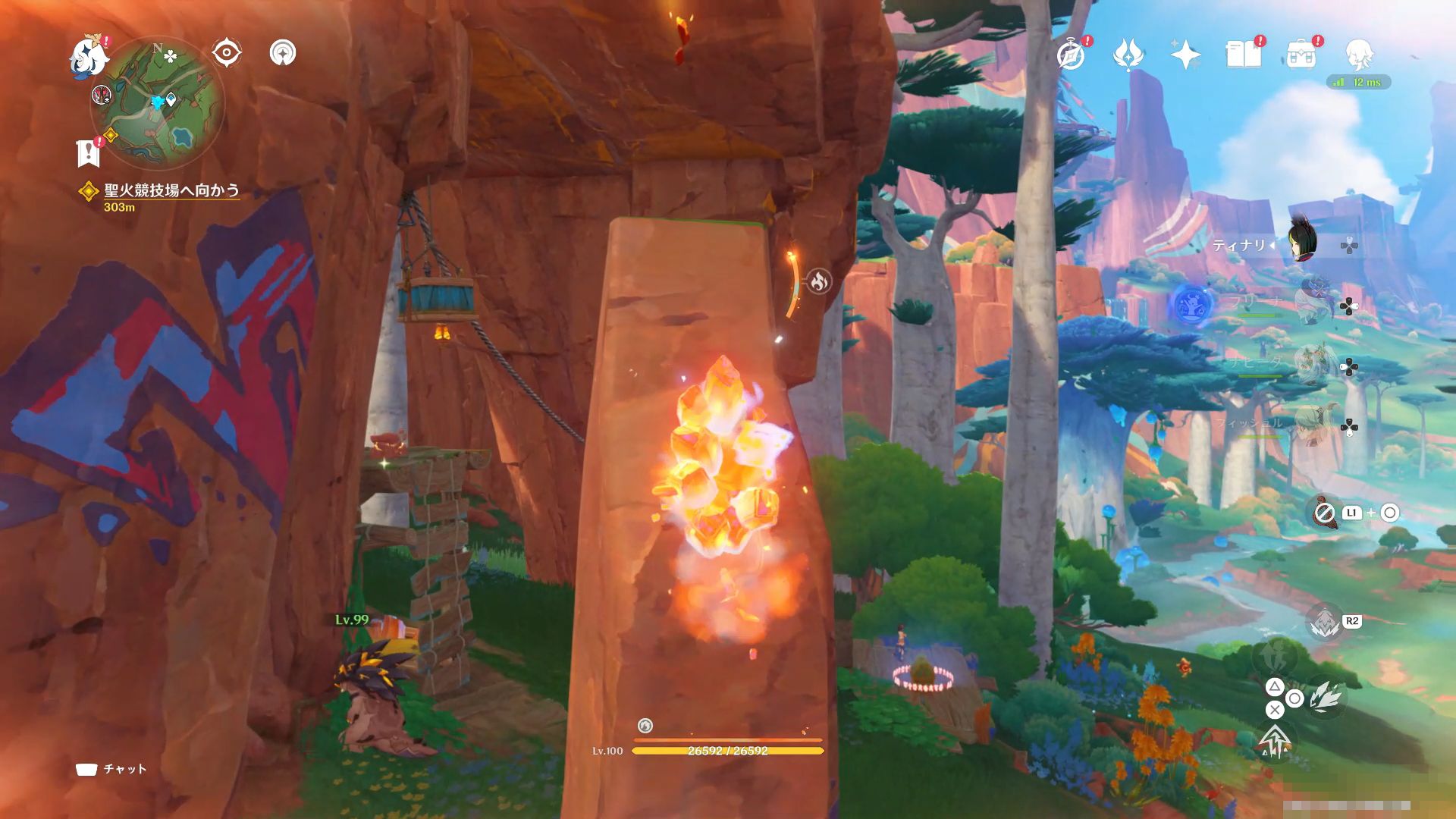Switch to party member フリーナ

coord(1312,305)
